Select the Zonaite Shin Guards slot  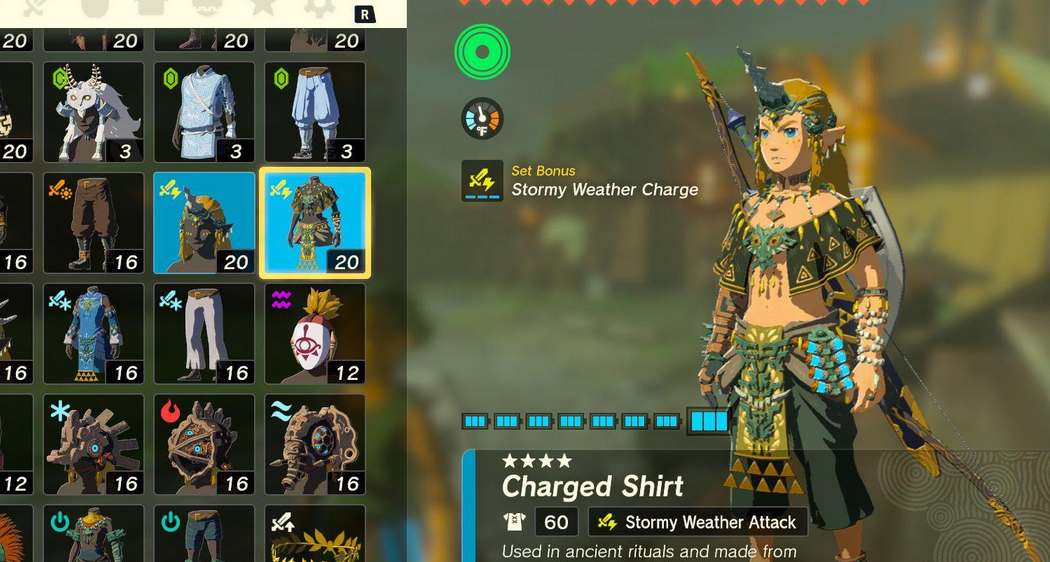click(204, 535)
